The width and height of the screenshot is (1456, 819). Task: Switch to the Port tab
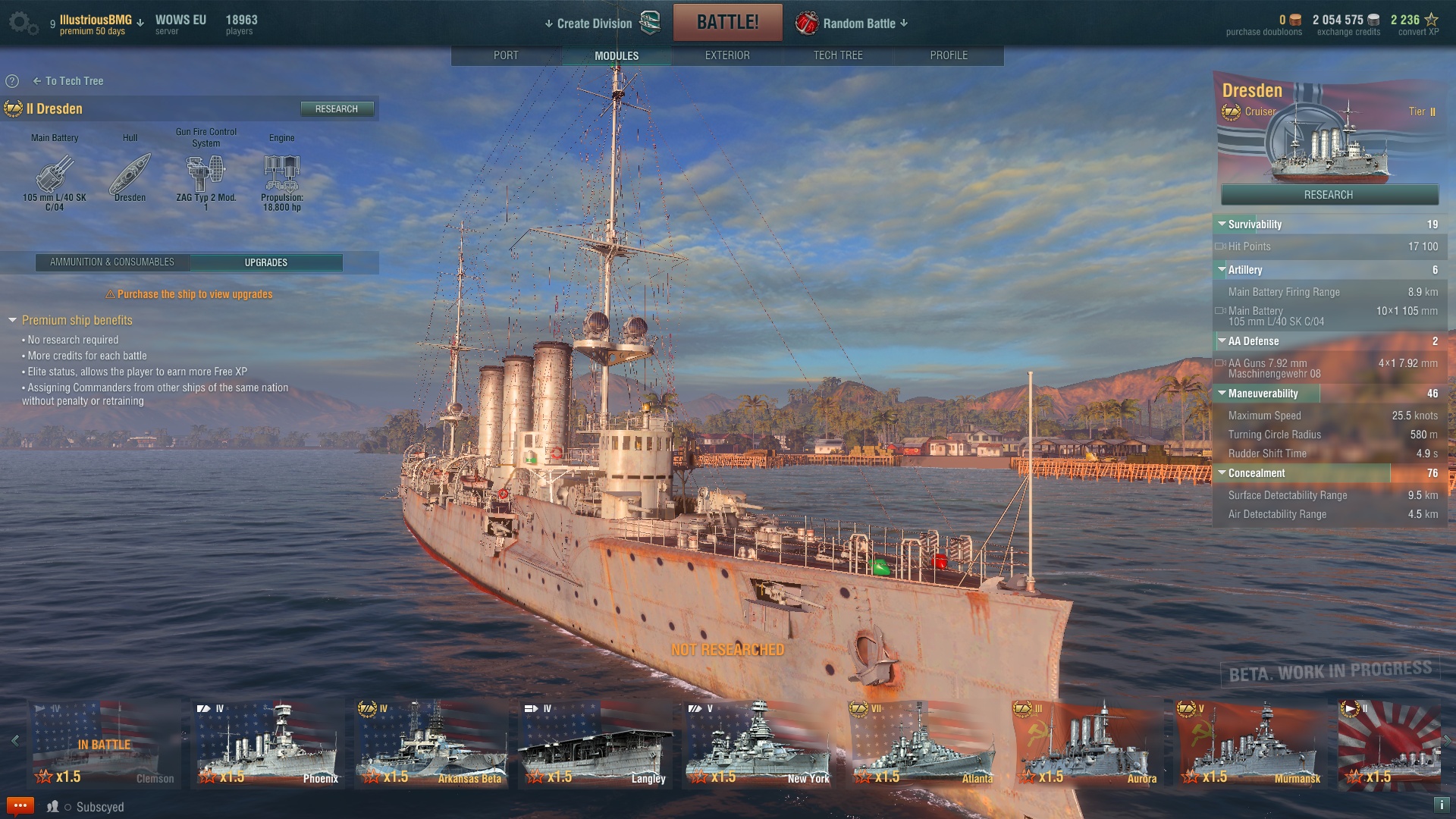(506, 55)
